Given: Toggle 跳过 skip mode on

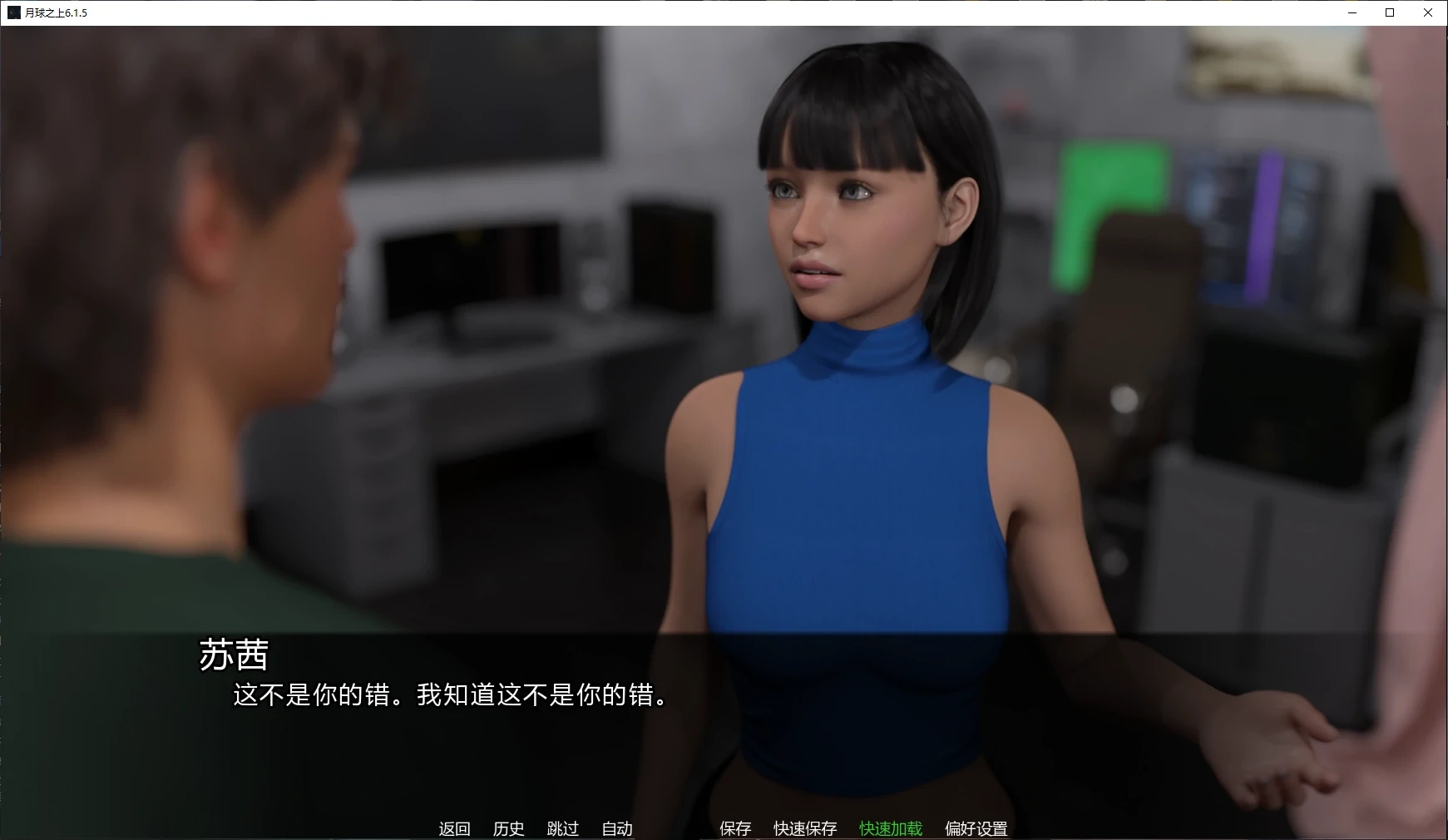Looking at the screenshot, I should pyautogui.click(x=564, y=828).
